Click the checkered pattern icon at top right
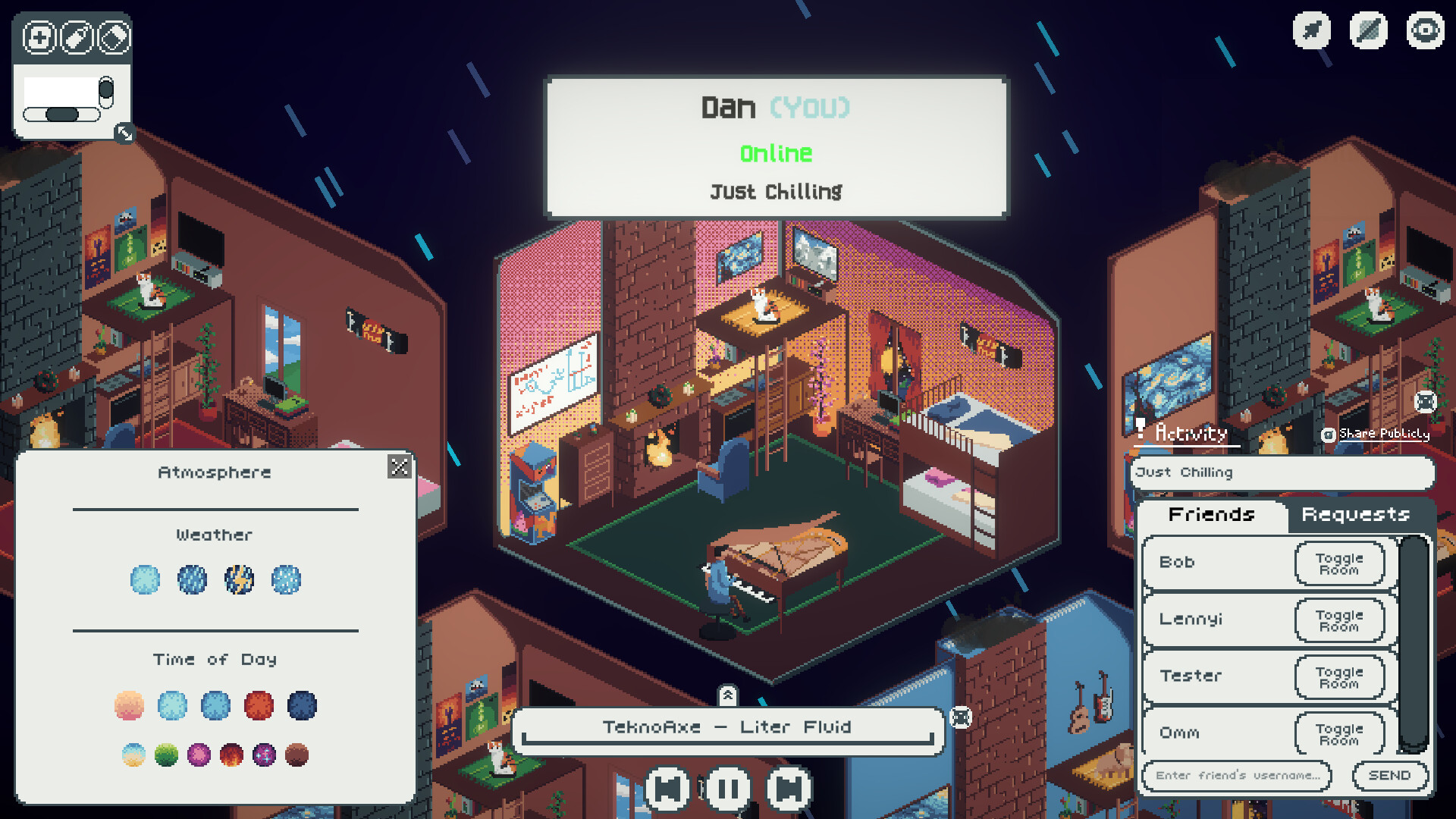Viewport: 1456px width, 819px height. [1367, 31]
